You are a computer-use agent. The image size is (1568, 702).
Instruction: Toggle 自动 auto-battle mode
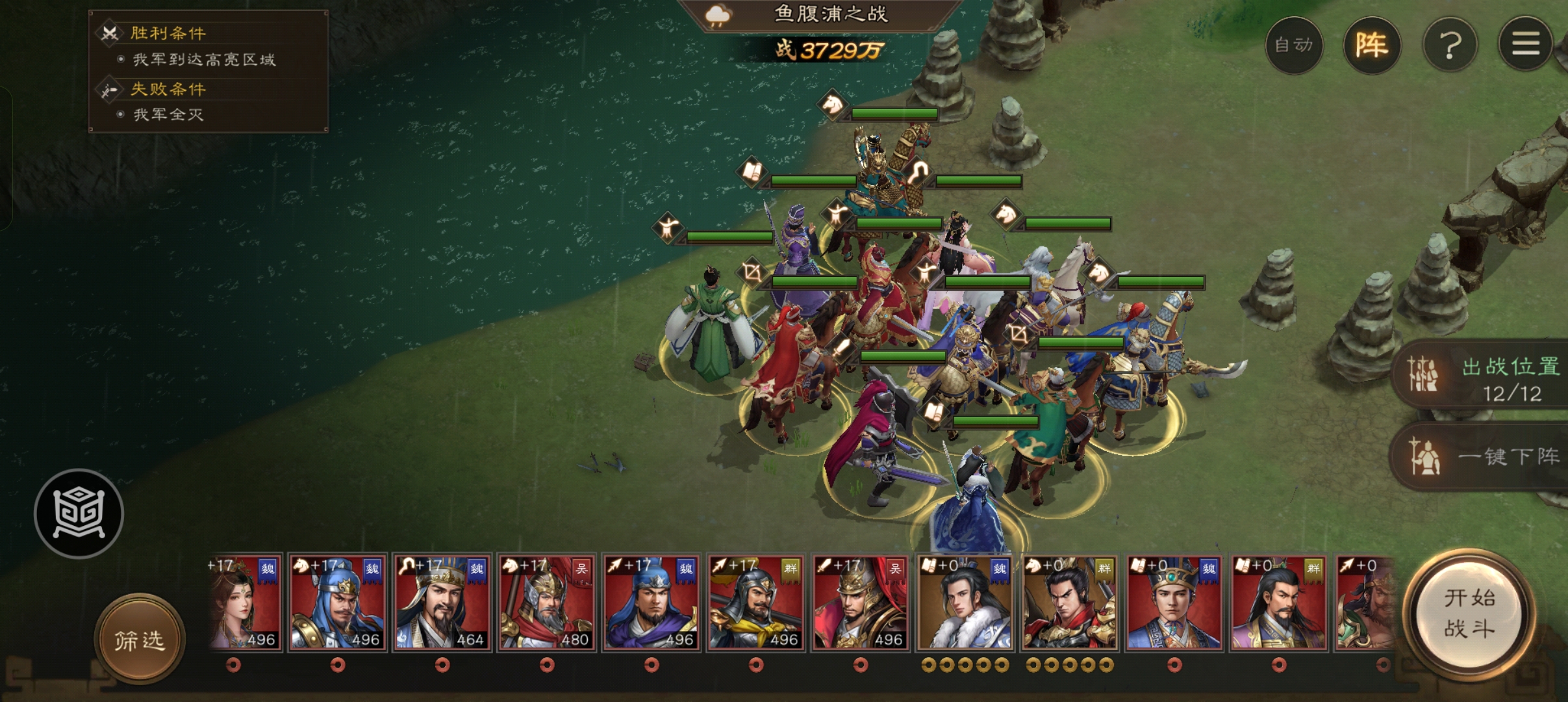pos(1293,45)
